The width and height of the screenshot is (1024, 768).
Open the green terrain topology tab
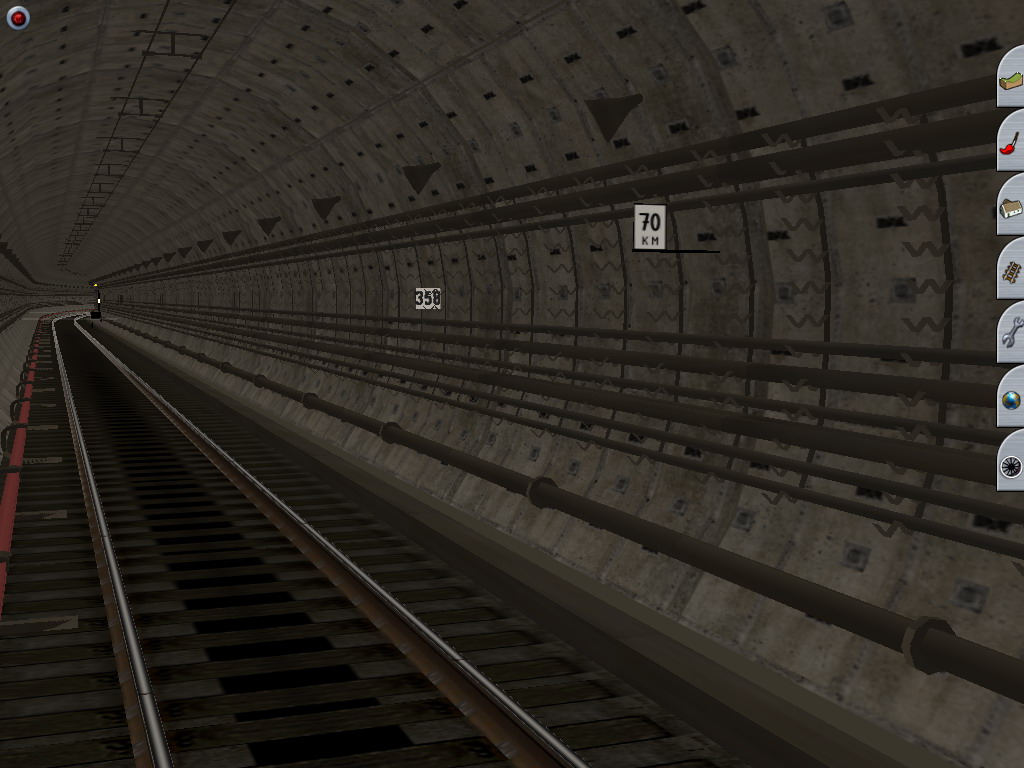click(1011, 78)
